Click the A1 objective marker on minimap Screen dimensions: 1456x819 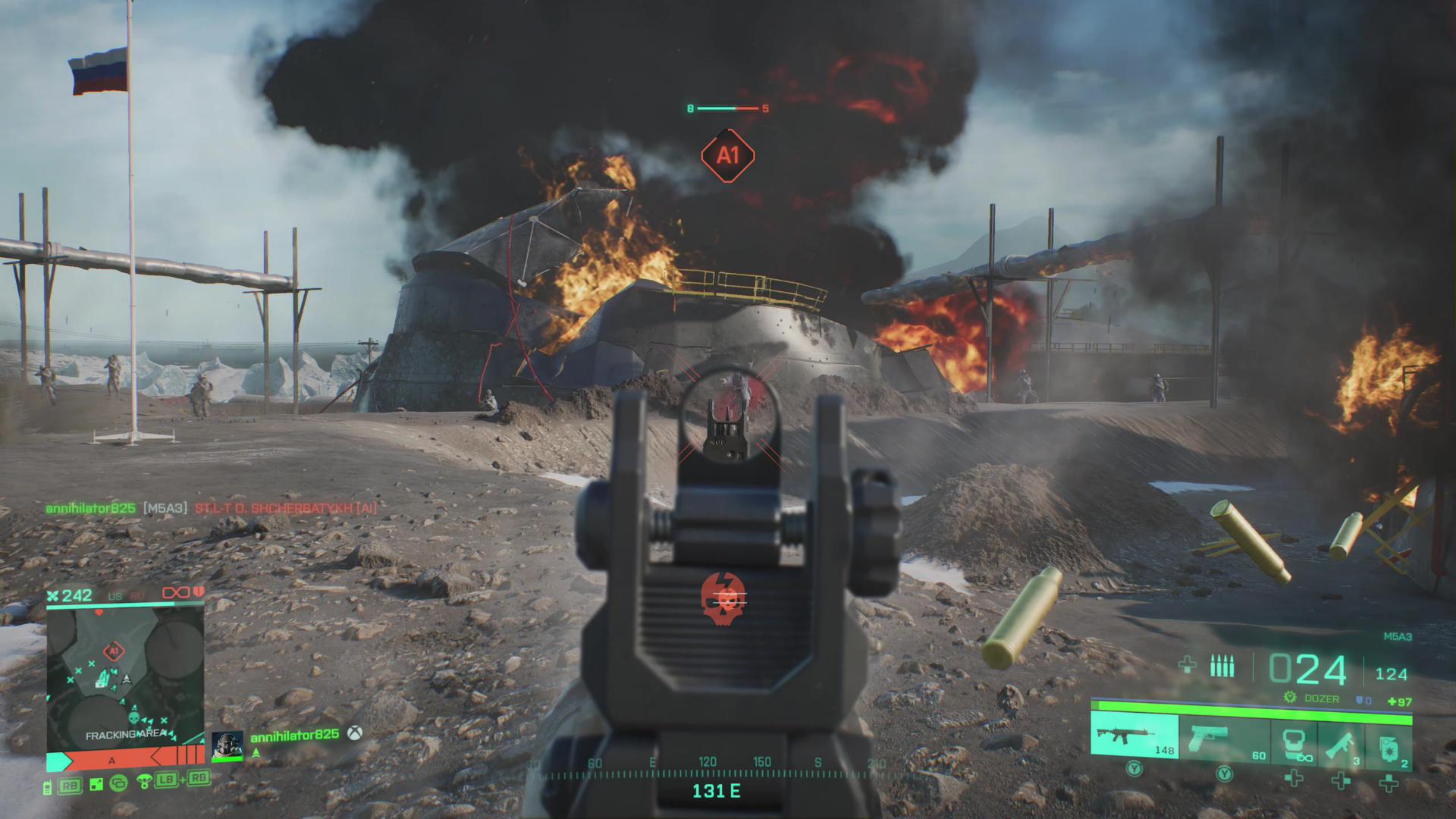click(x=114, y=651)
